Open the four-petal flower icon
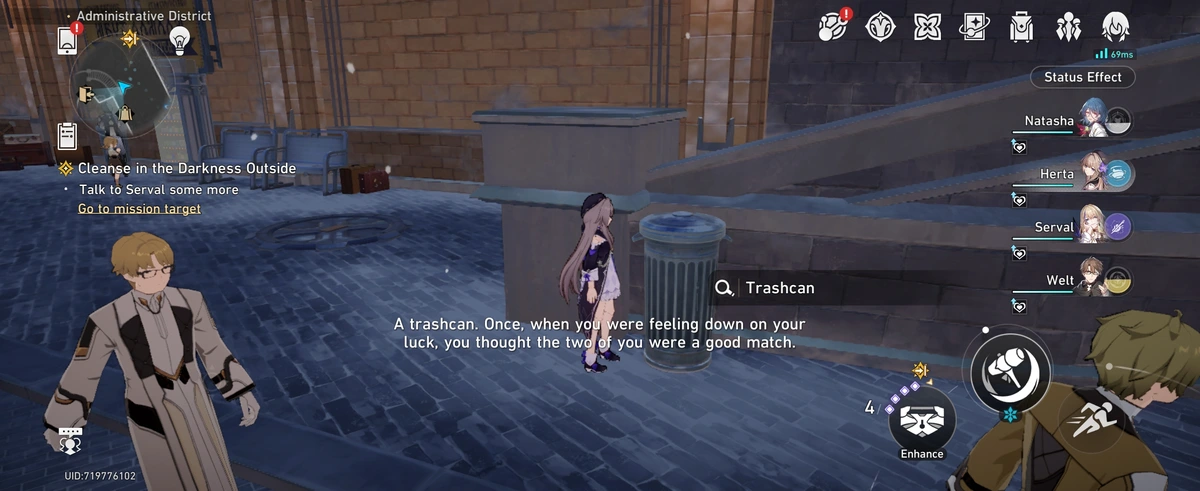The width and height of the screenshot is (1200, 491). click(x=927, y=26)
